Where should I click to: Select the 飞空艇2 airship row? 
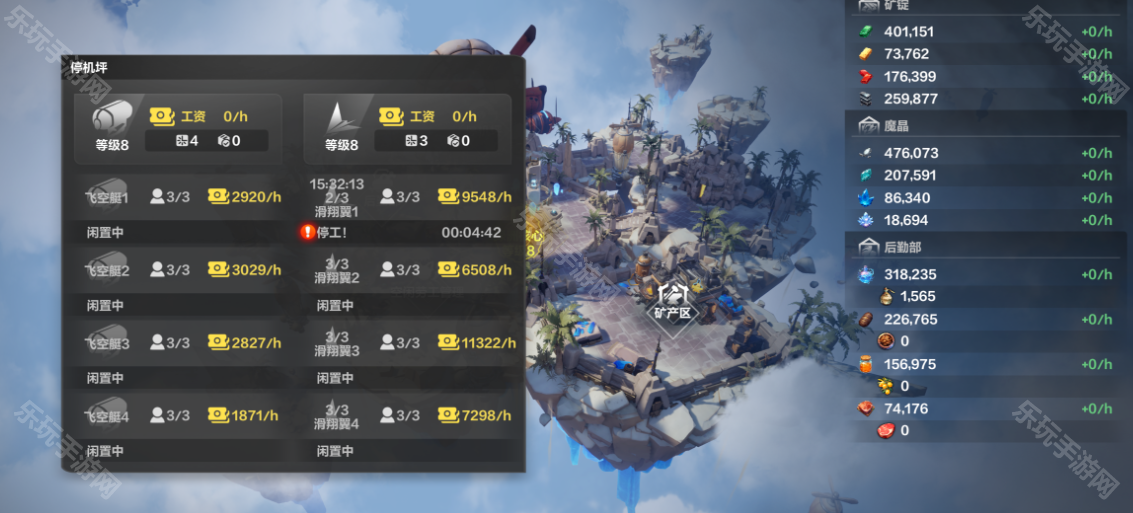[x=181, y=270]
